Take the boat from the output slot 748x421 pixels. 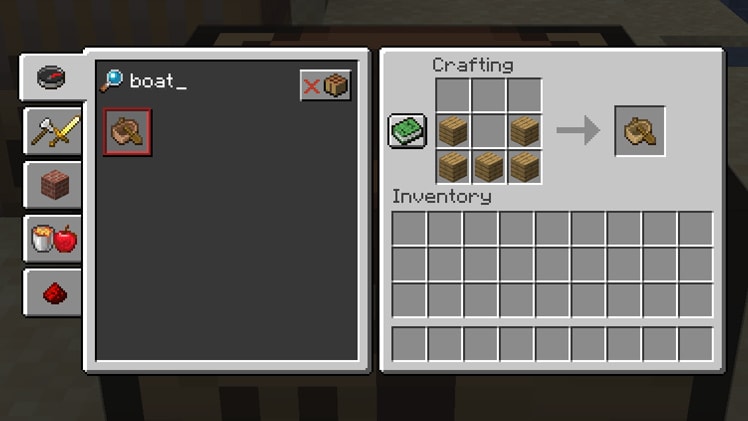tap(640, 131)
